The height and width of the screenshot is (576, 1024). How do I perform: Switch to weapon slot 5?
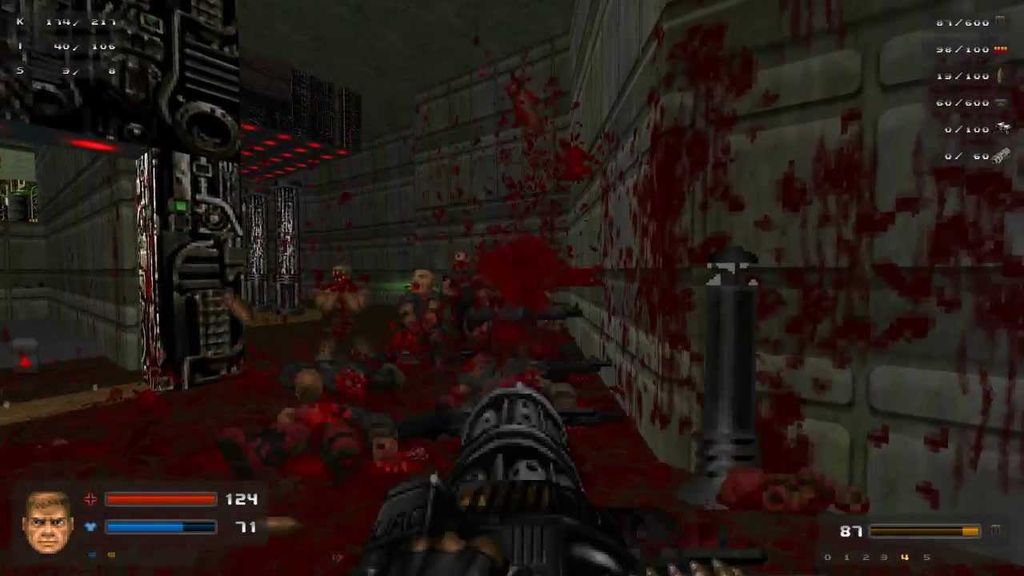point(926,557)
